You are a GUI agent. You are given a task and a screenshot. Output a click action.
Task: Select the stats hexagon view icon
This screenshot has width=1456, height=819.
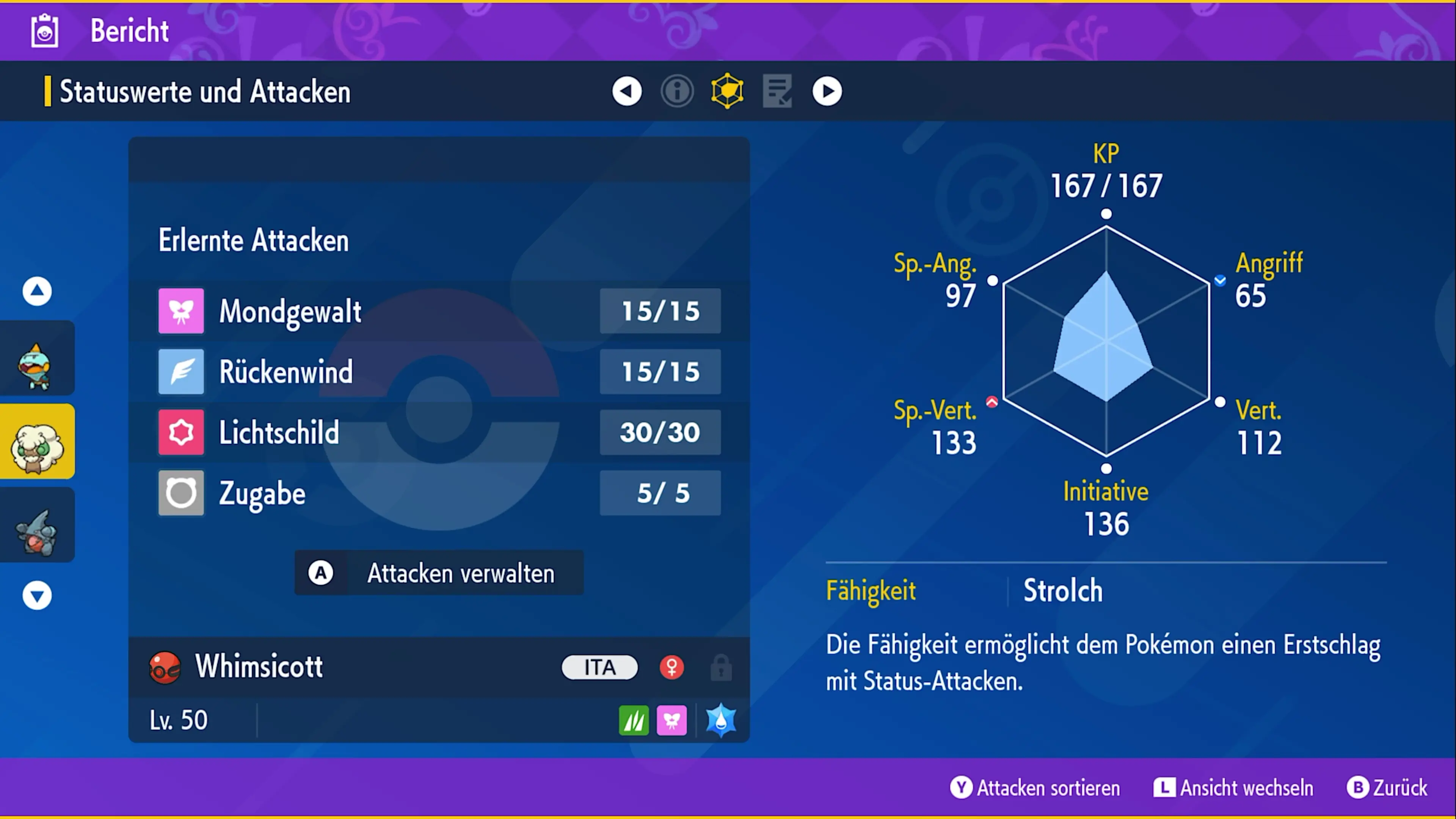(726, 91)
